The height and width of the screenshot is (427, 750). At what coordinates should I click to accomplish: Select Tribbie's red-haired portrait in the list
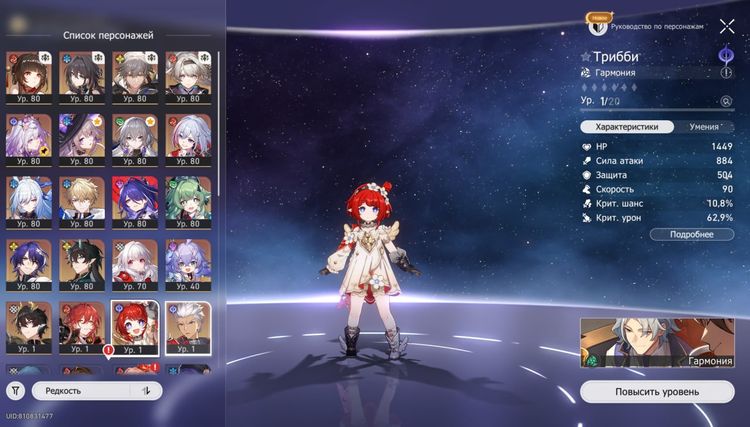(x=133, y=327)
